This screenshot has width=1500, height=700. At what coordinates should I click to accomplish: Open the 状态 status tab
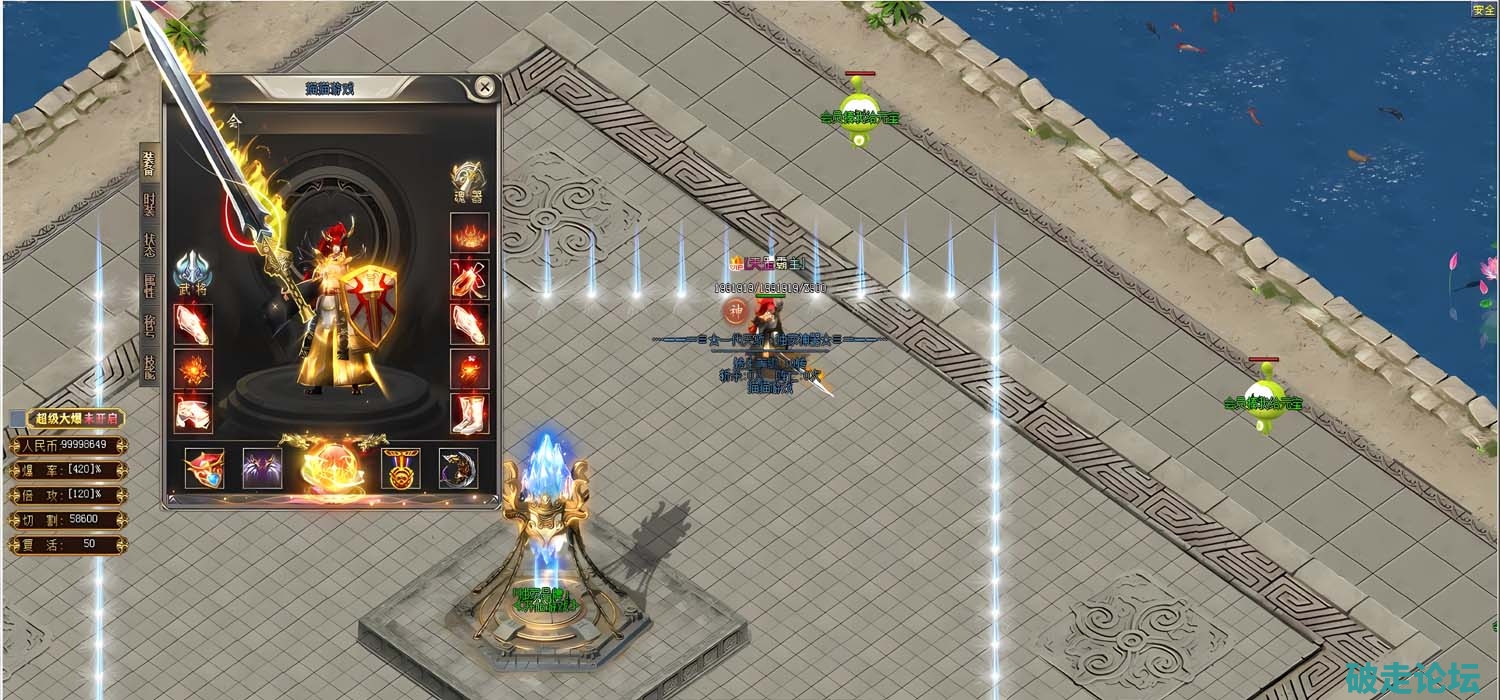coord(149,247)
